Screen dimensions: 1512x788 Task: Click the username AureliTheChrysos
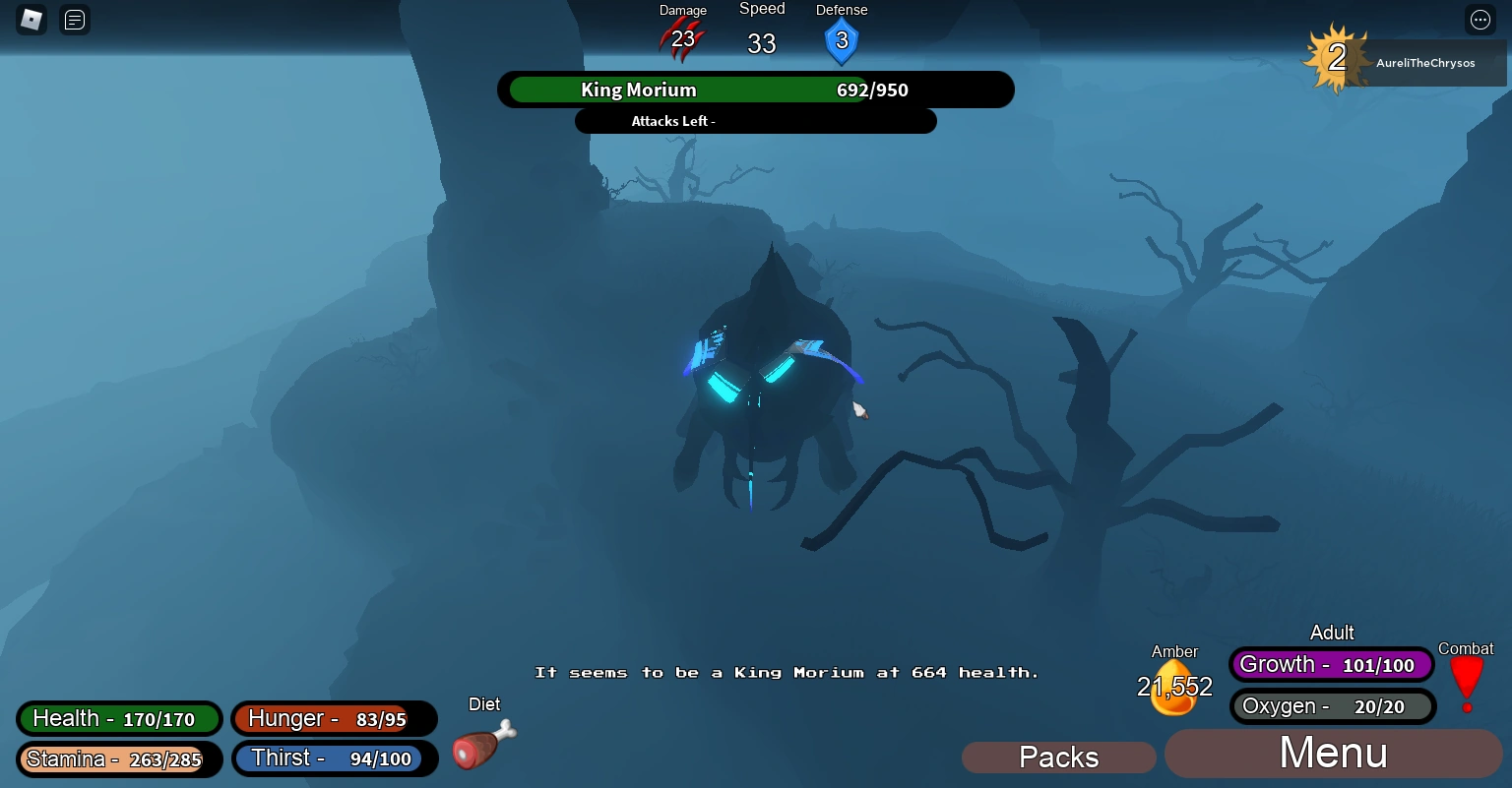tap(1425, 62)
